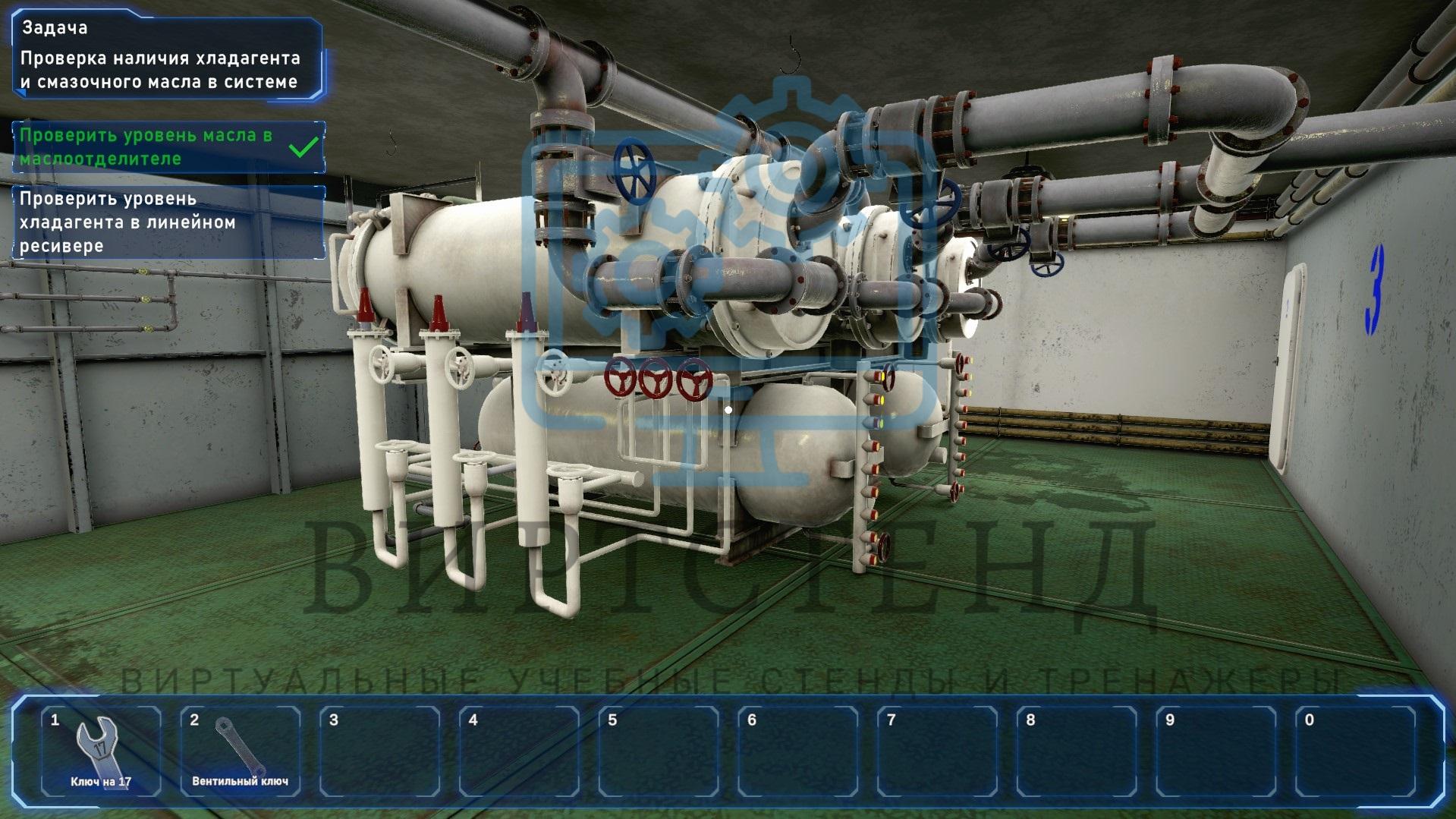Screen dimensions: 1456x819
Task: Select the valve key (Вентильный ключ) slot
Action: coord(240,750)
